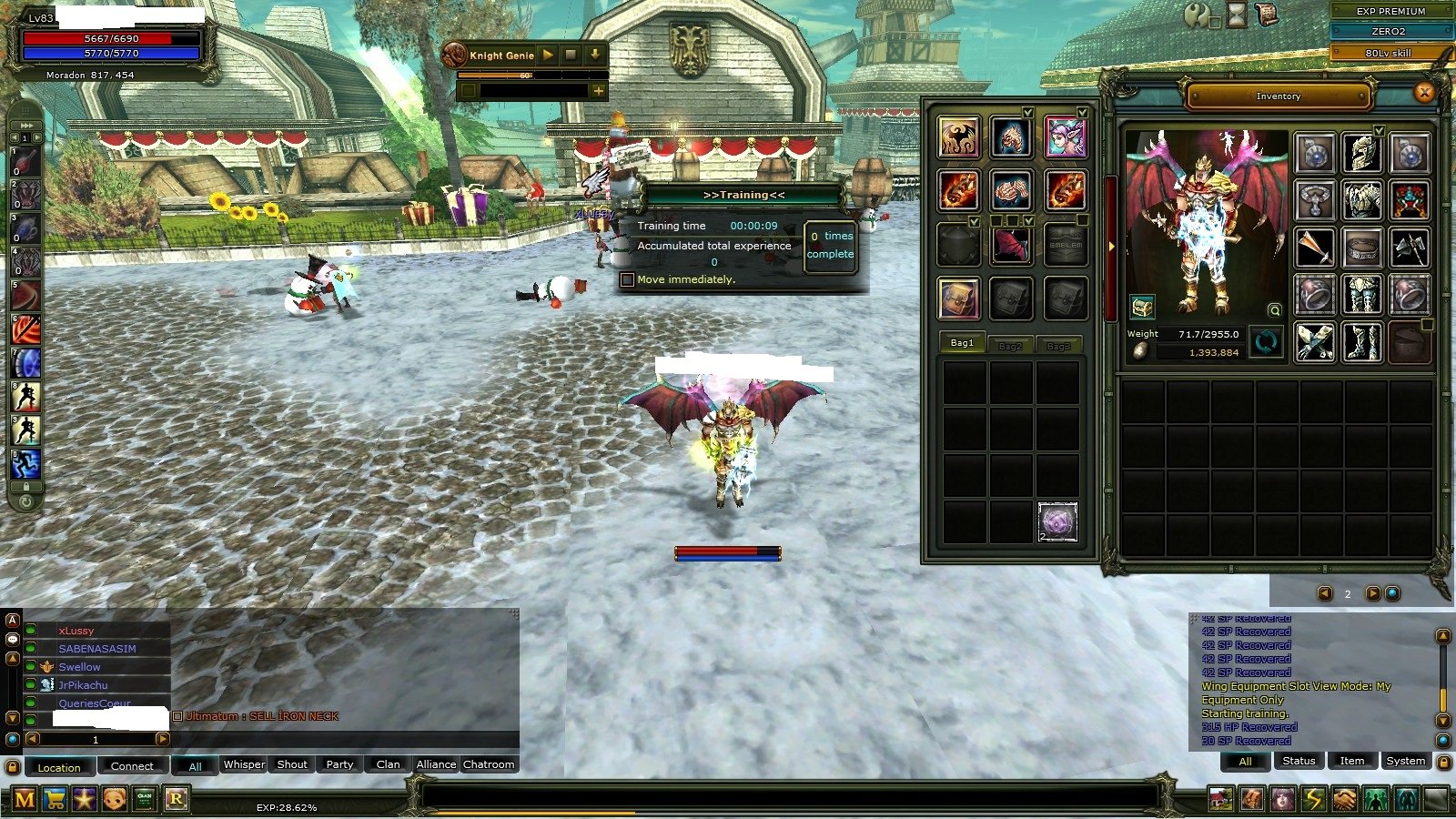1456x819 pixels.
Task: Select the purple orb item in Bag1
Action: 1057,522
